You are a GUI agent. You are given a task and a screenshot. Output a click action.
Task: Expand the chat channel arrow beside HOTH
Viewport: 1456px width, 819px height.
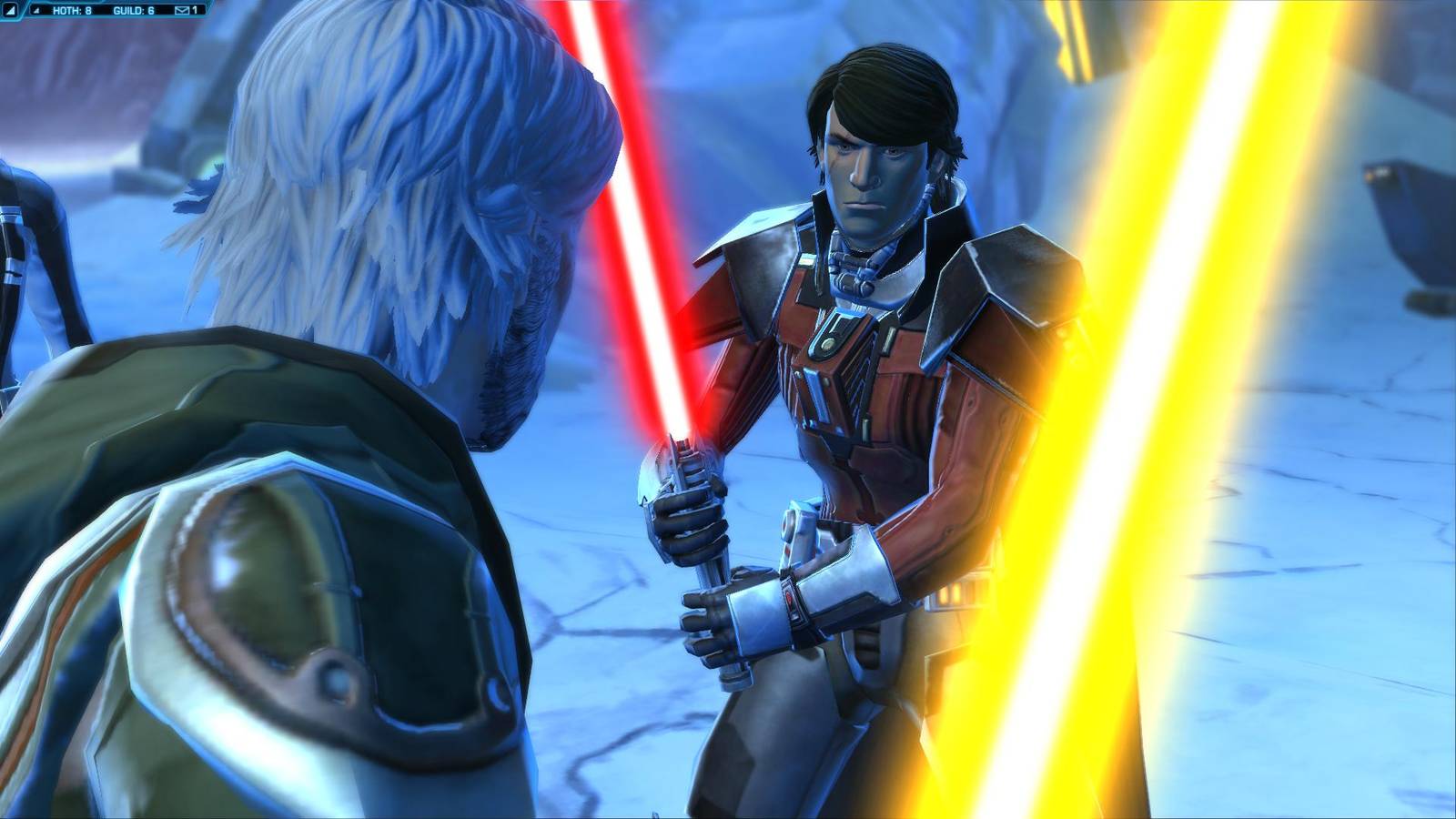pyautogui.click(x=36, y=8)
